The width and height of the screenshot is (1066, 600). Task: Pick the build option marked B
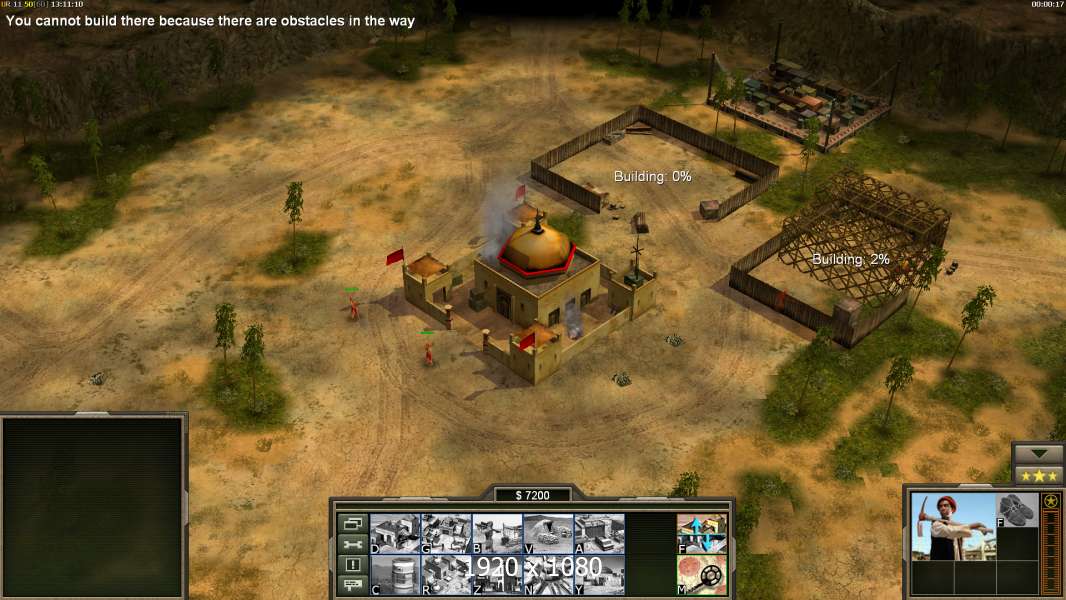[497, 533]
